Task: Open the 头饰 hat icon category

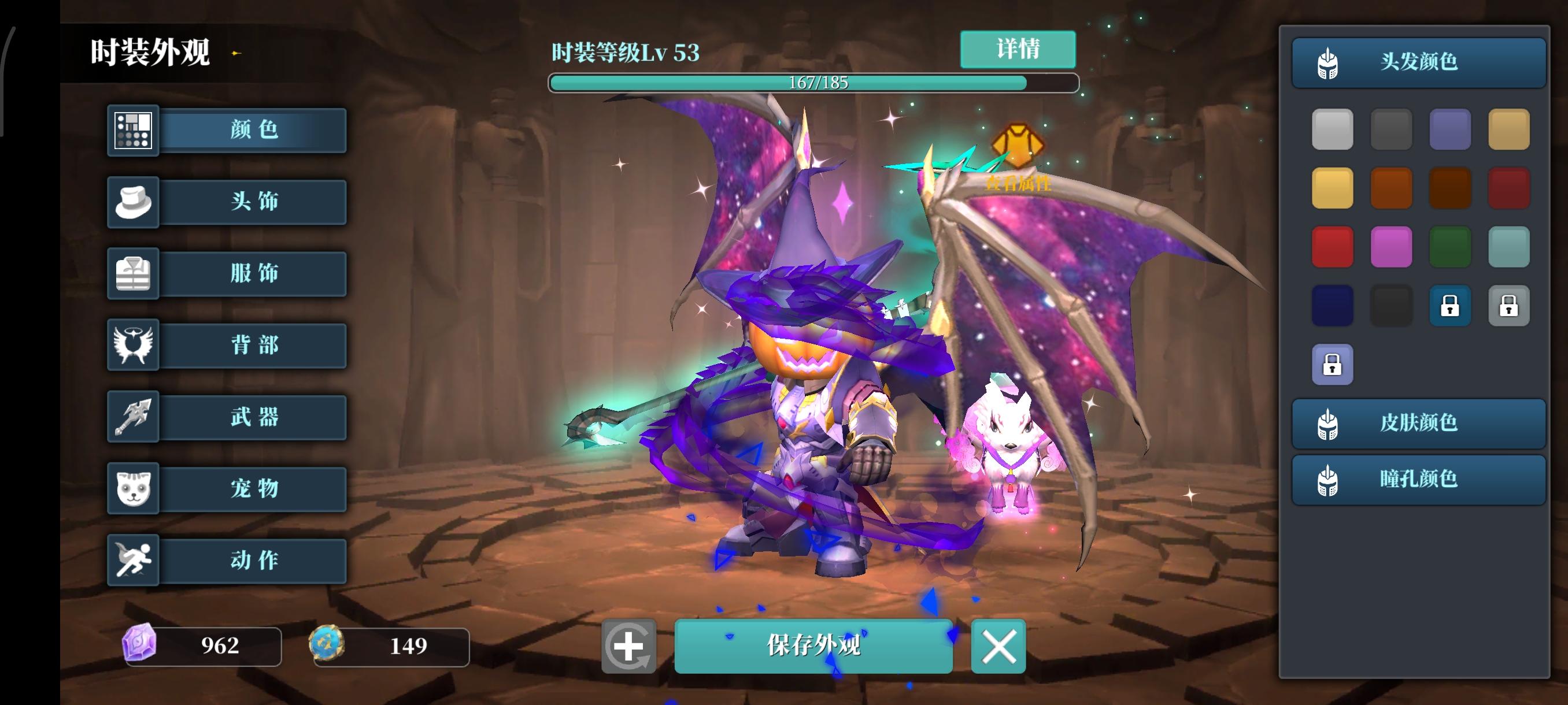Action: click(x=133, y=202)
